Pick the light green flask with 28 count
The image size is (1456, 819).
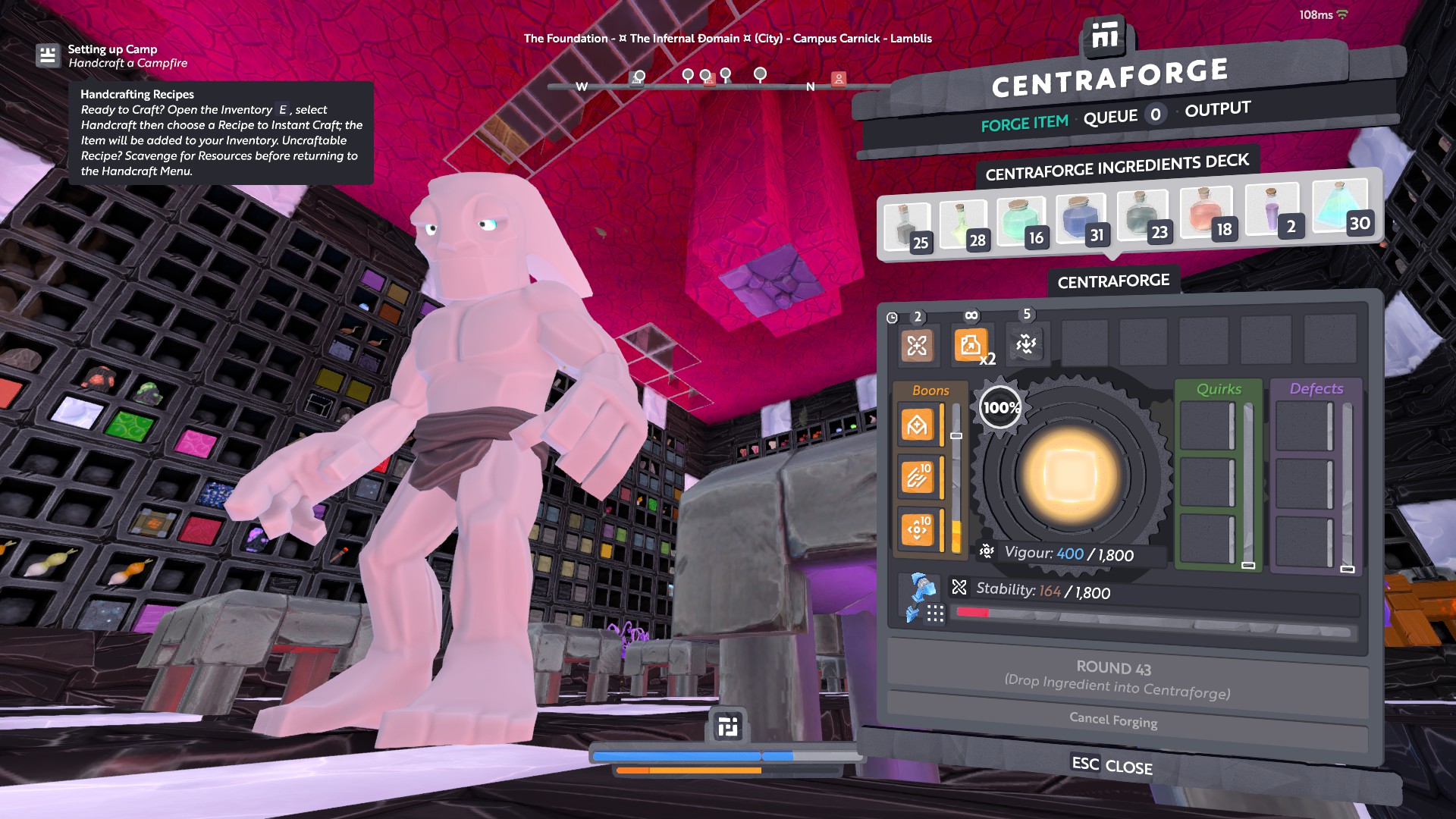coord(963,224)
